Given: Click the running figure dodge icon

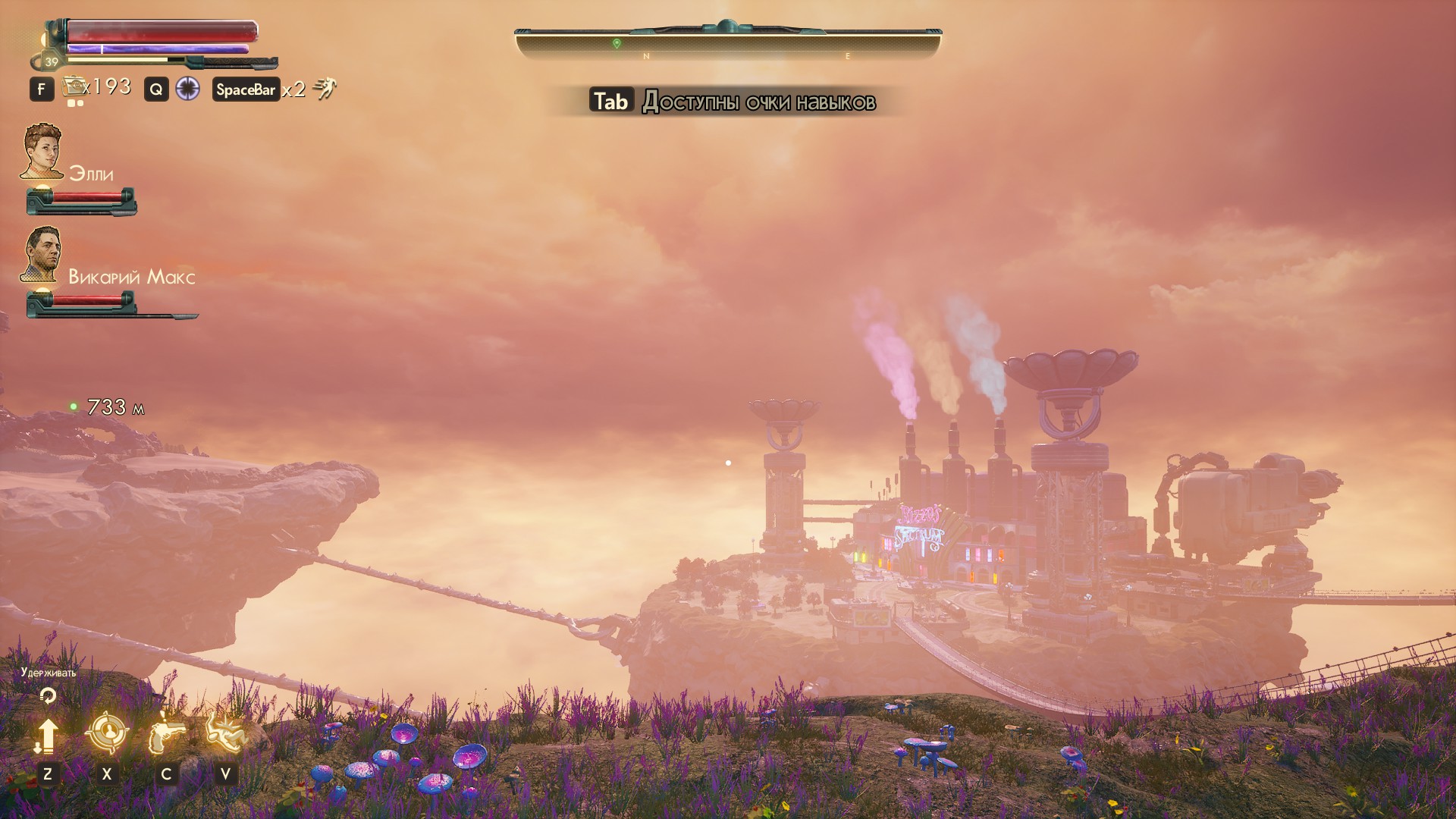Looking at the screenshot, I should click(x=325, y=89).
